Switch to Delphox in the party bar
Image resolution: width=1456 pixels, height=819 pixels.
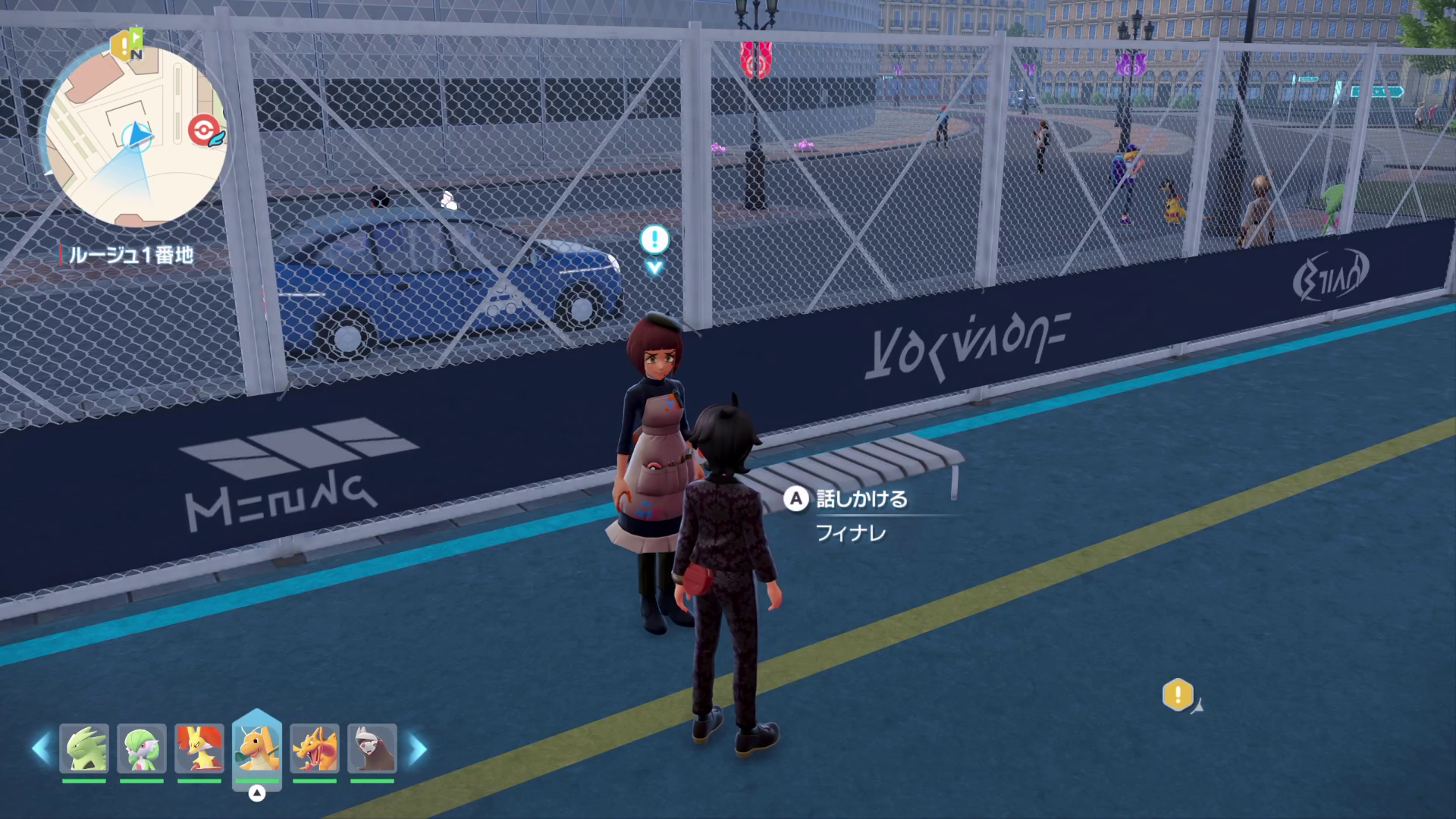pos(199,748)
